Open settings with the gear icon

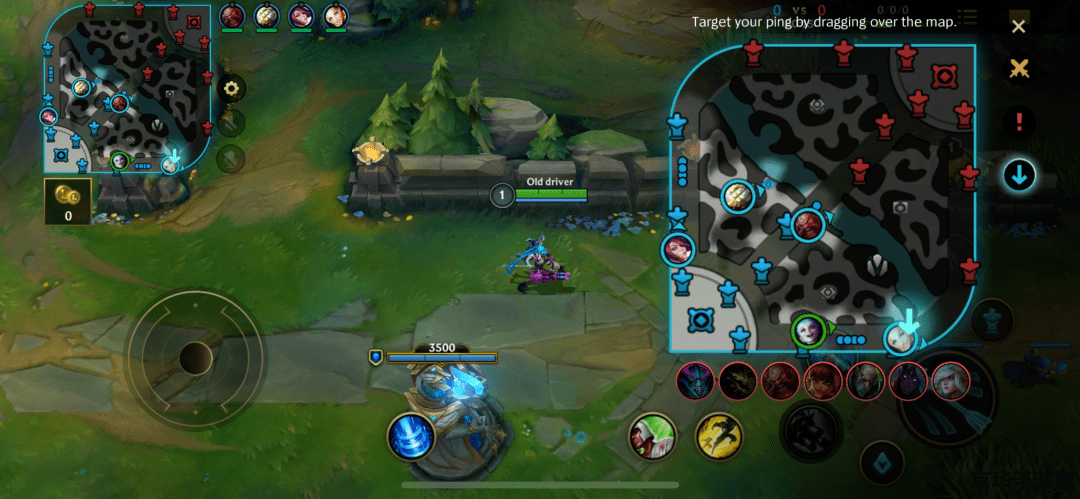(232, 88)
